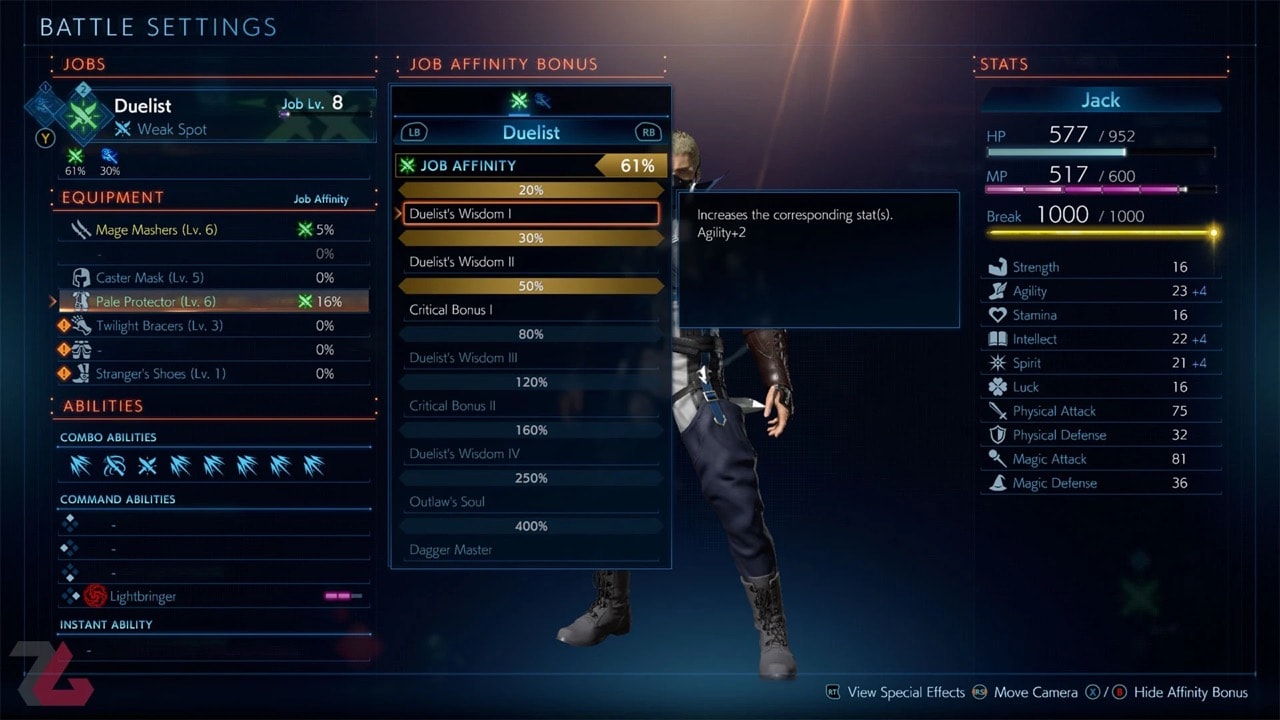
Task: Switch to the blue job affinity tab
Action: tap(543, 100)
